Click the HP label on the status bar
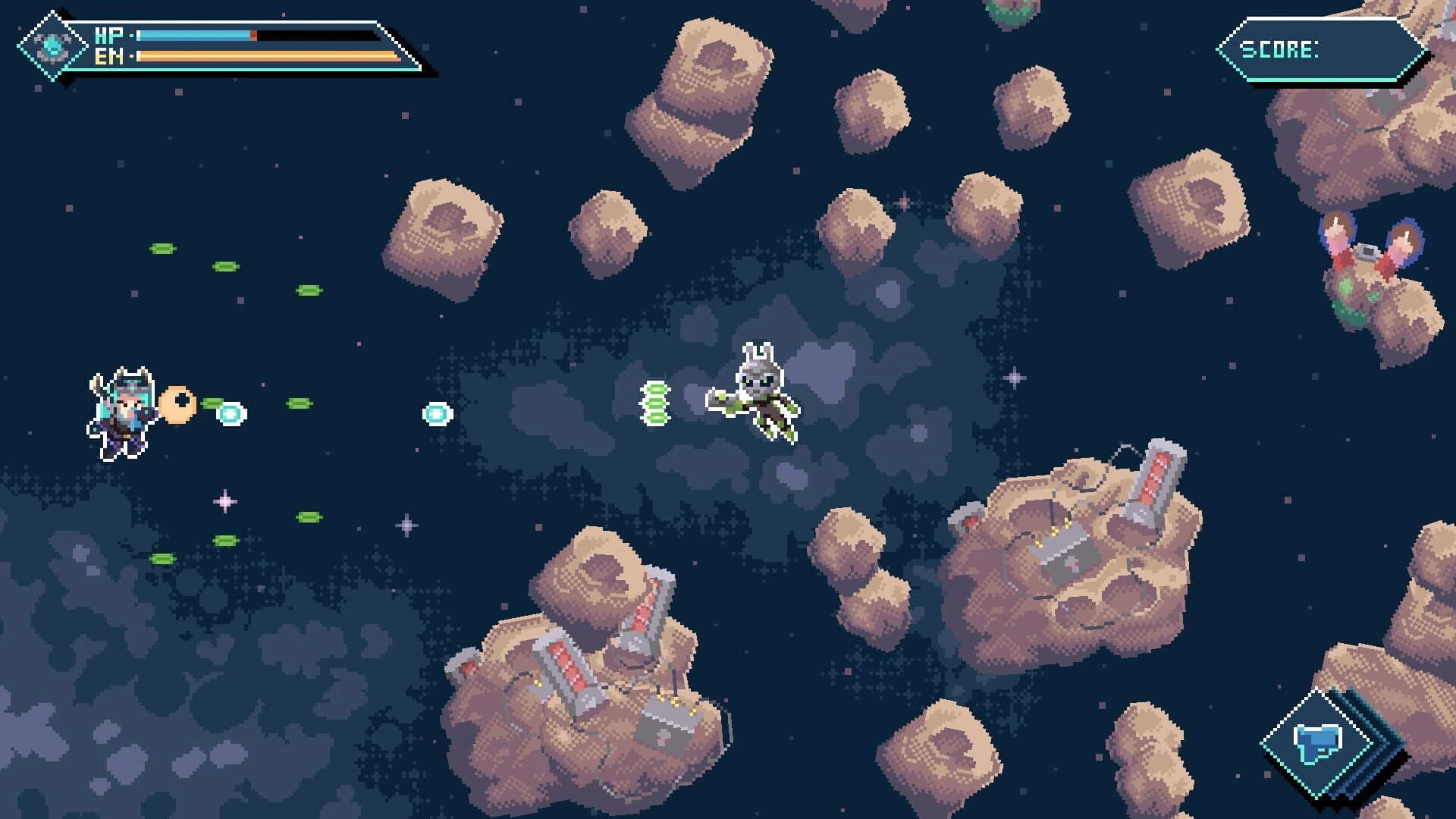Image resolution: width=1456 pixels, height=819 pixels. point(110,34)
